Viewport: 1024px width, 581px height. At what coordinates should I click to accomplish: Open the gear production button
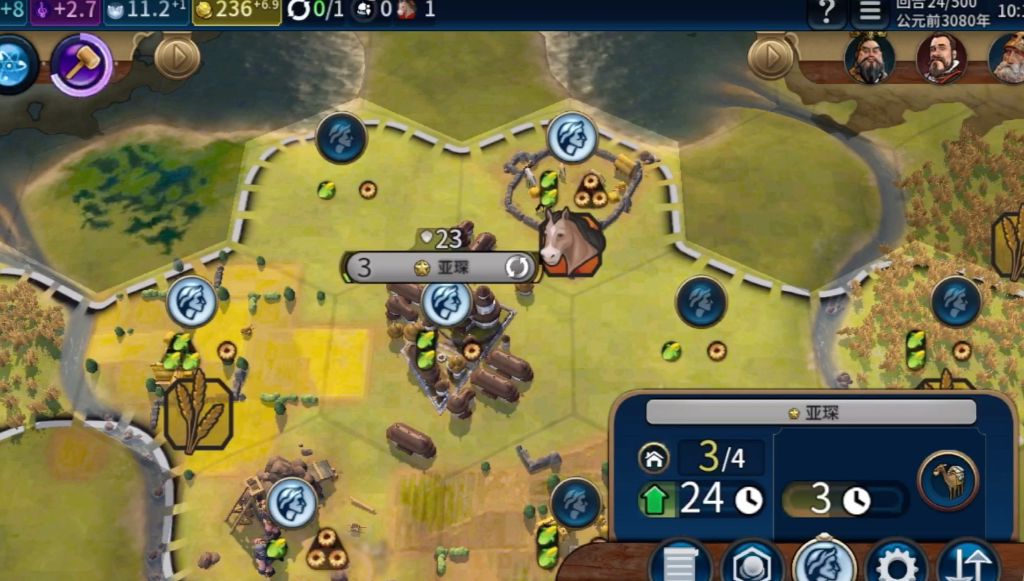[896, 563]
